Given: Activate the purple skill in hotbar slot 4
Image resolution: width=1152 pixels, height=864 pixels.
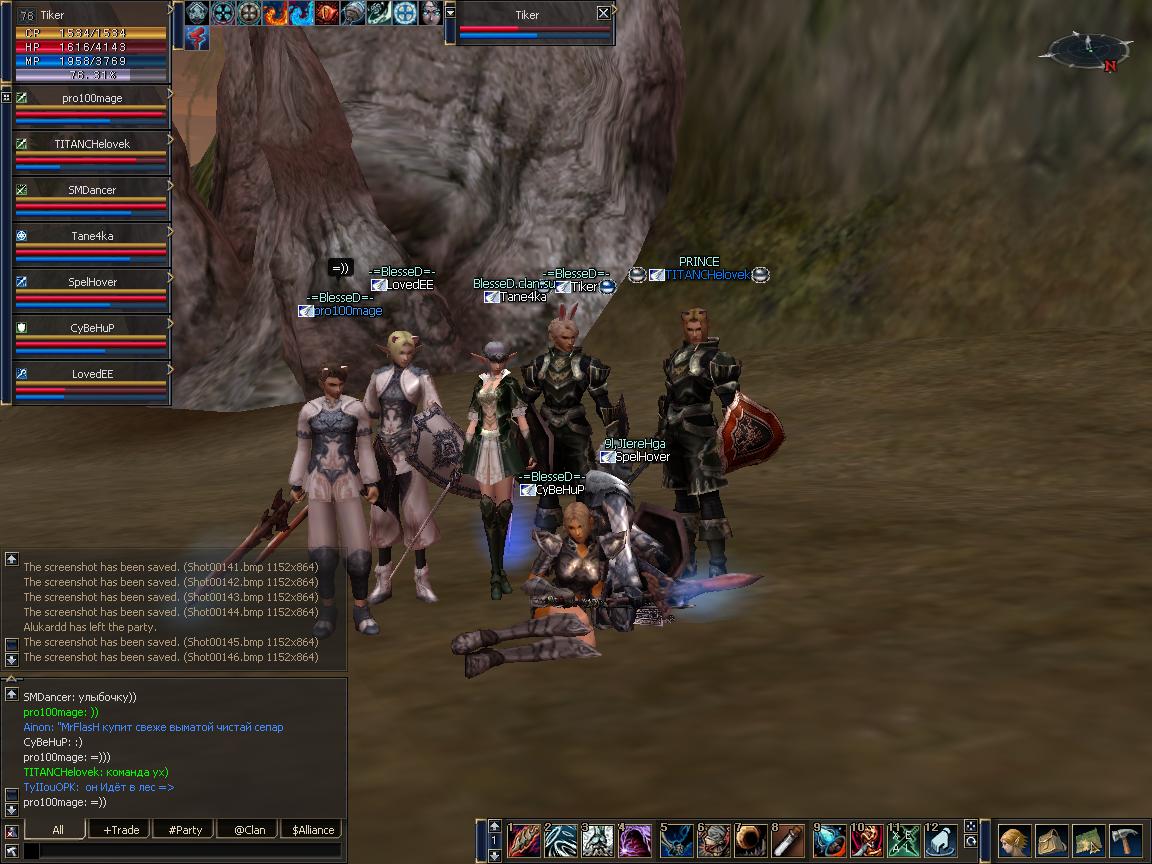Looking at the screenshot, I should pos(637,841).
